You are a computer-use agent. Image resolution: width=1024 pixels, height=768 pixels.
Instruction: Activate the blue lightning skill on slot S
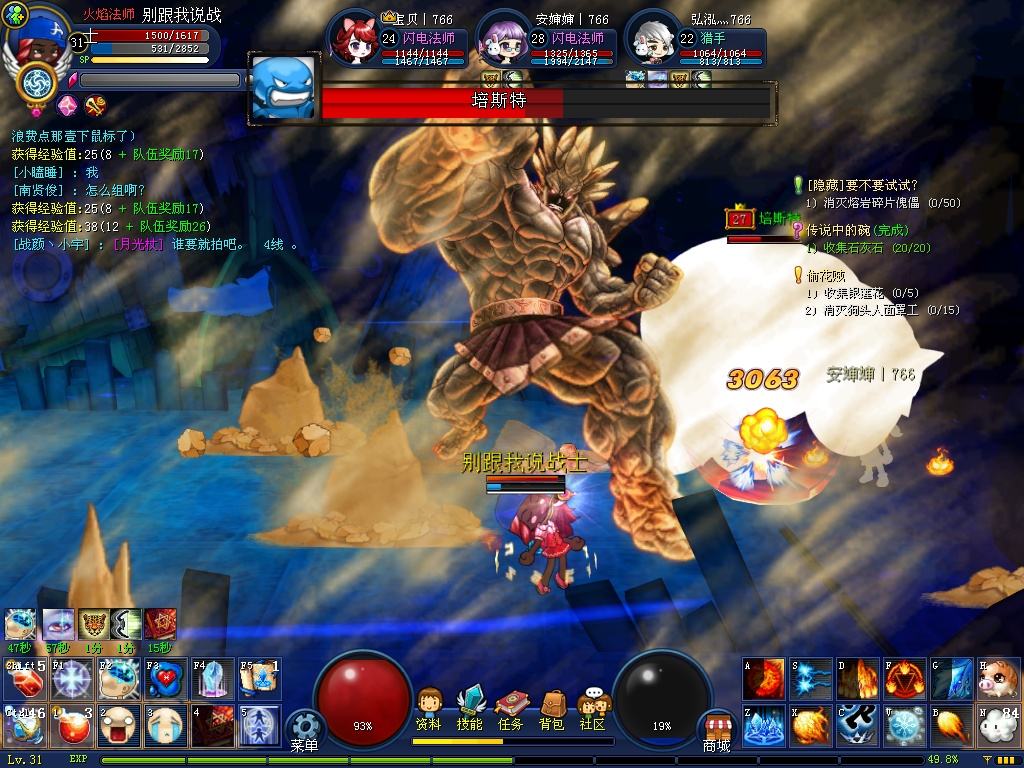coord(811,679)
